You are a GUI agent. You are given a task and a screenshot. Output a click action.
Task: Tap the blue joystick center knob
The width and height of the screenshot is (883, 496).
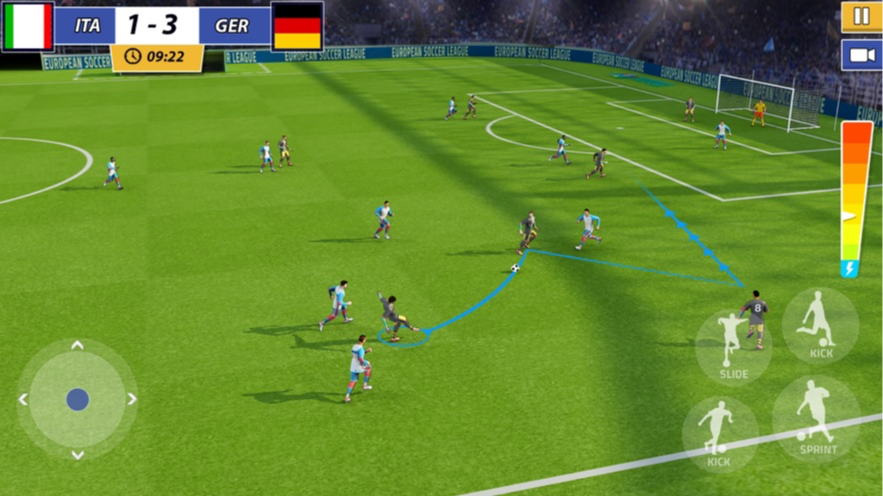click(x=77, y=400)
